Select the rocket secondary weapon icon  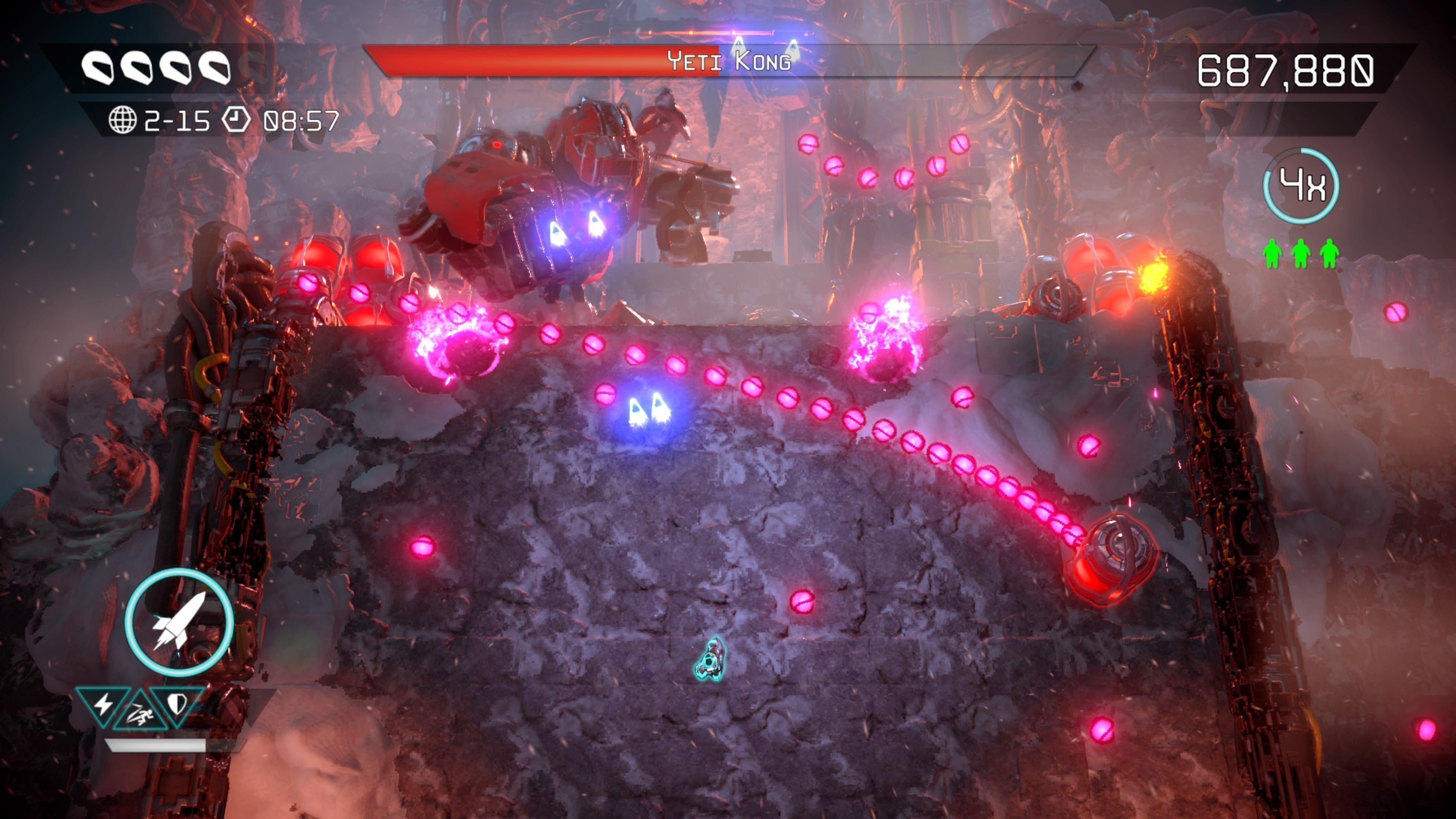tap(179, 623)
